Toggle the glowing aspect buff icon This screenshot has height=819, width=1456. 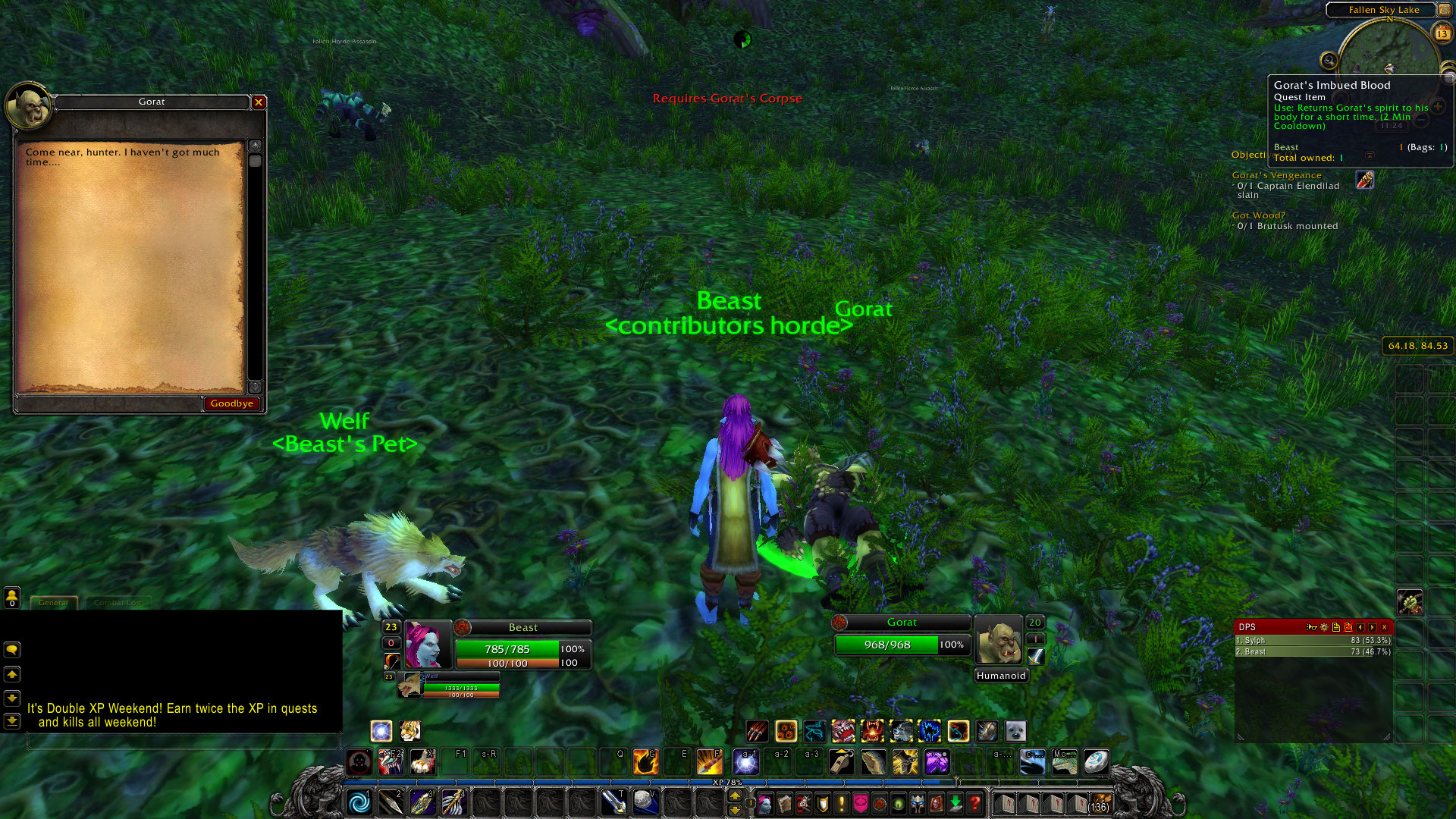(x=381, y=730)
